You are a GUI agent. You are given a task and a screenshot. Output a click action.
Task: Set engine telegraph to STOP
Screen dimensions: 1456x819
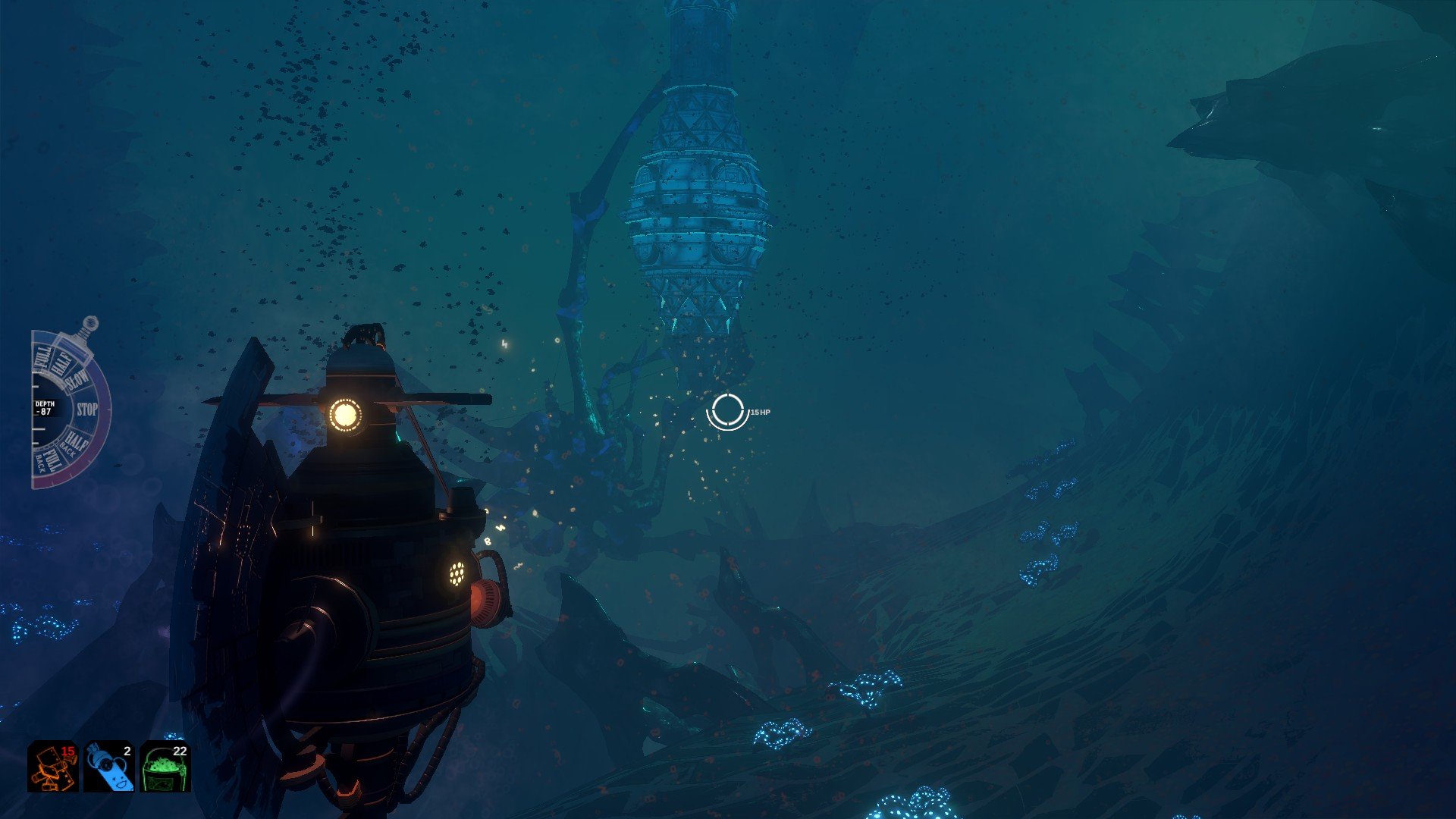coord(87,408)
